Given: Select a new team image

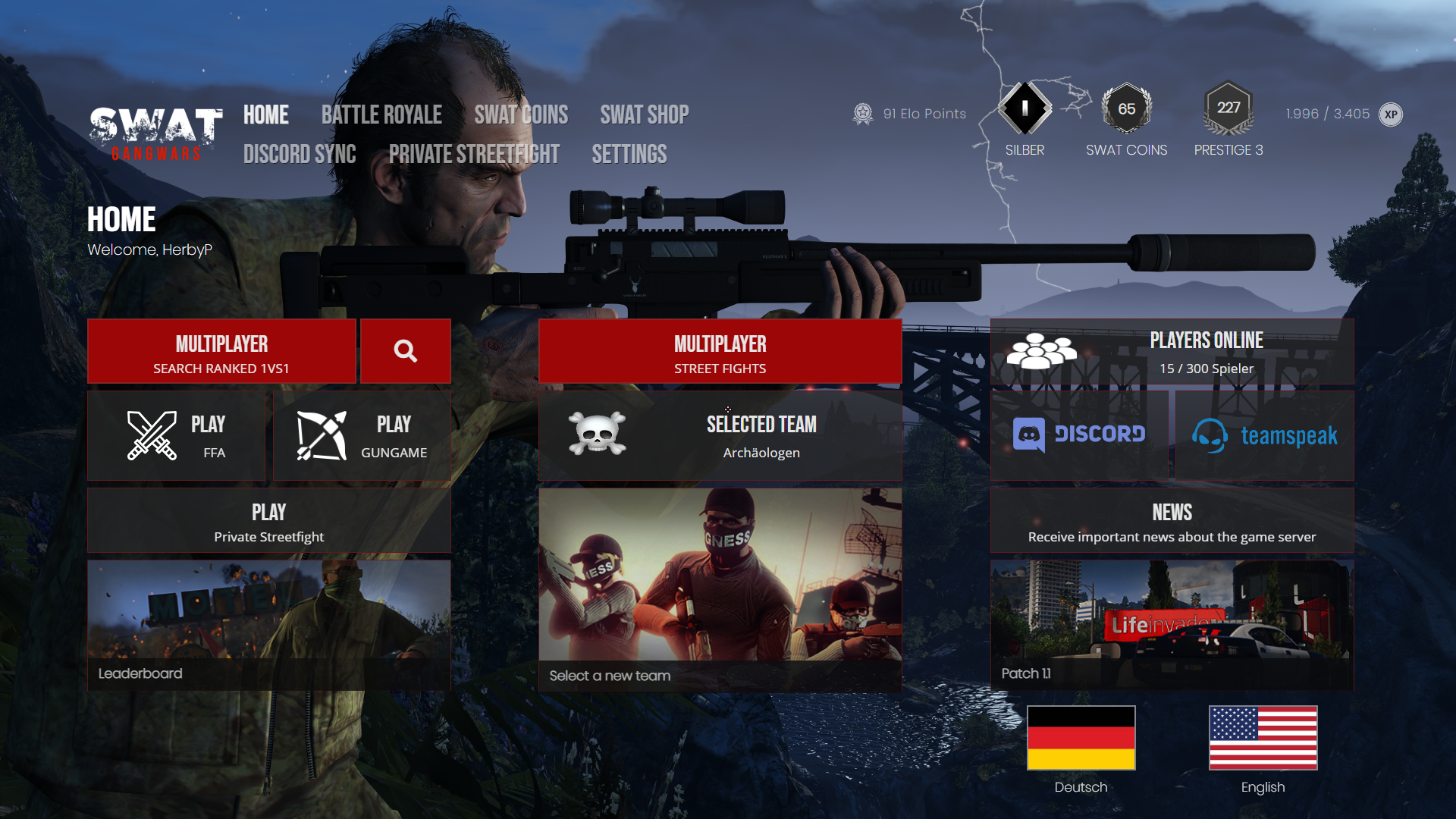Looking at the screenshot, I should pyautogui.click(x=720, y=589).
